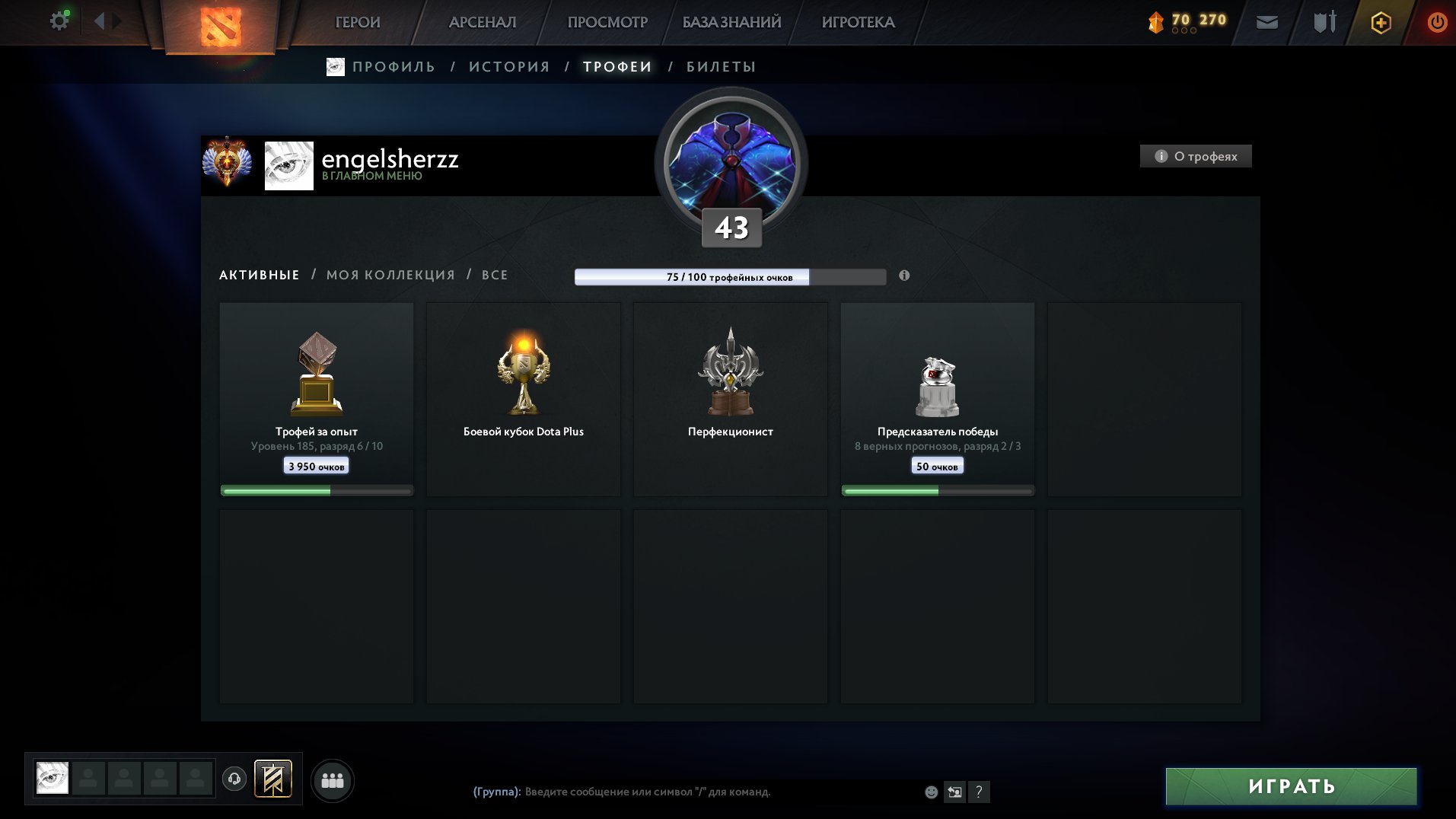
Task: Open the ГЕРОИ menu
Action: tap(358, 22)
